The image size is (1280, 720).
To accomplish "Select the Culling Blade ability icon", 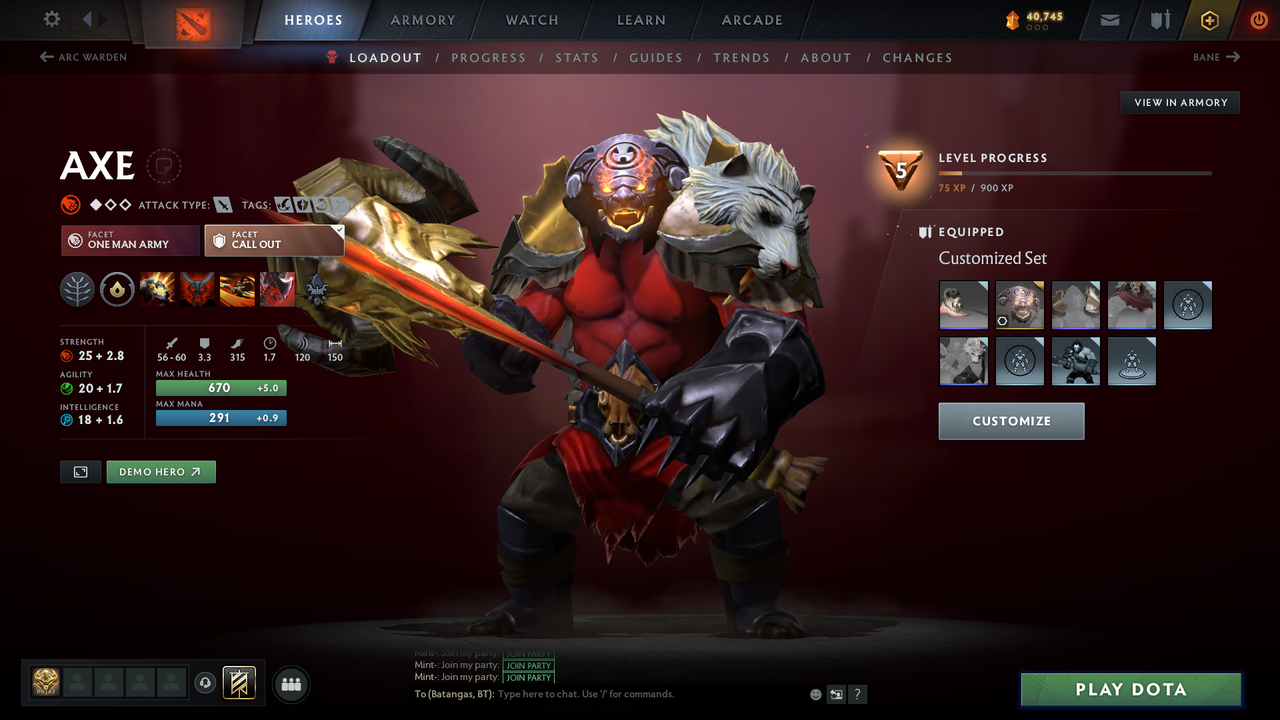I will [277, 289].
